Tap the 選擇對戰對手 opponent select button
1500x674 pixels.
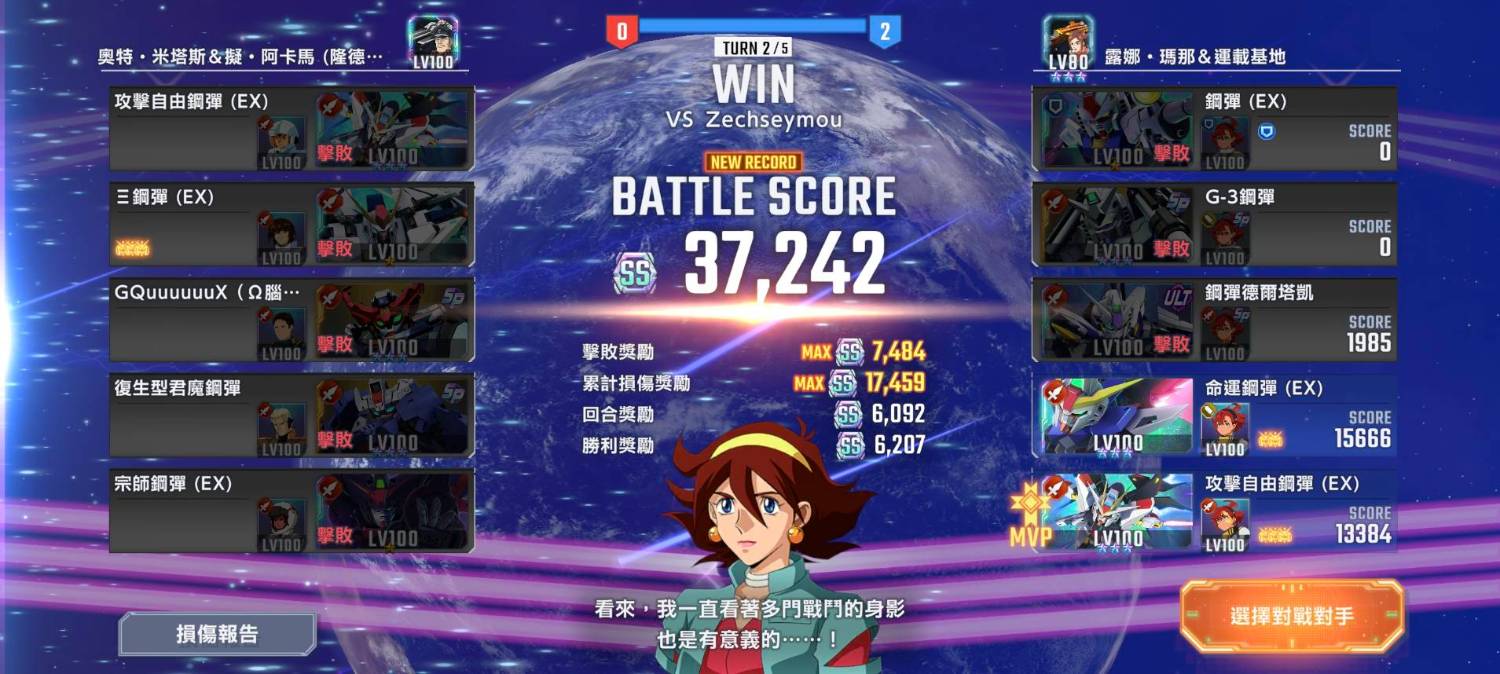(1292, 616)
